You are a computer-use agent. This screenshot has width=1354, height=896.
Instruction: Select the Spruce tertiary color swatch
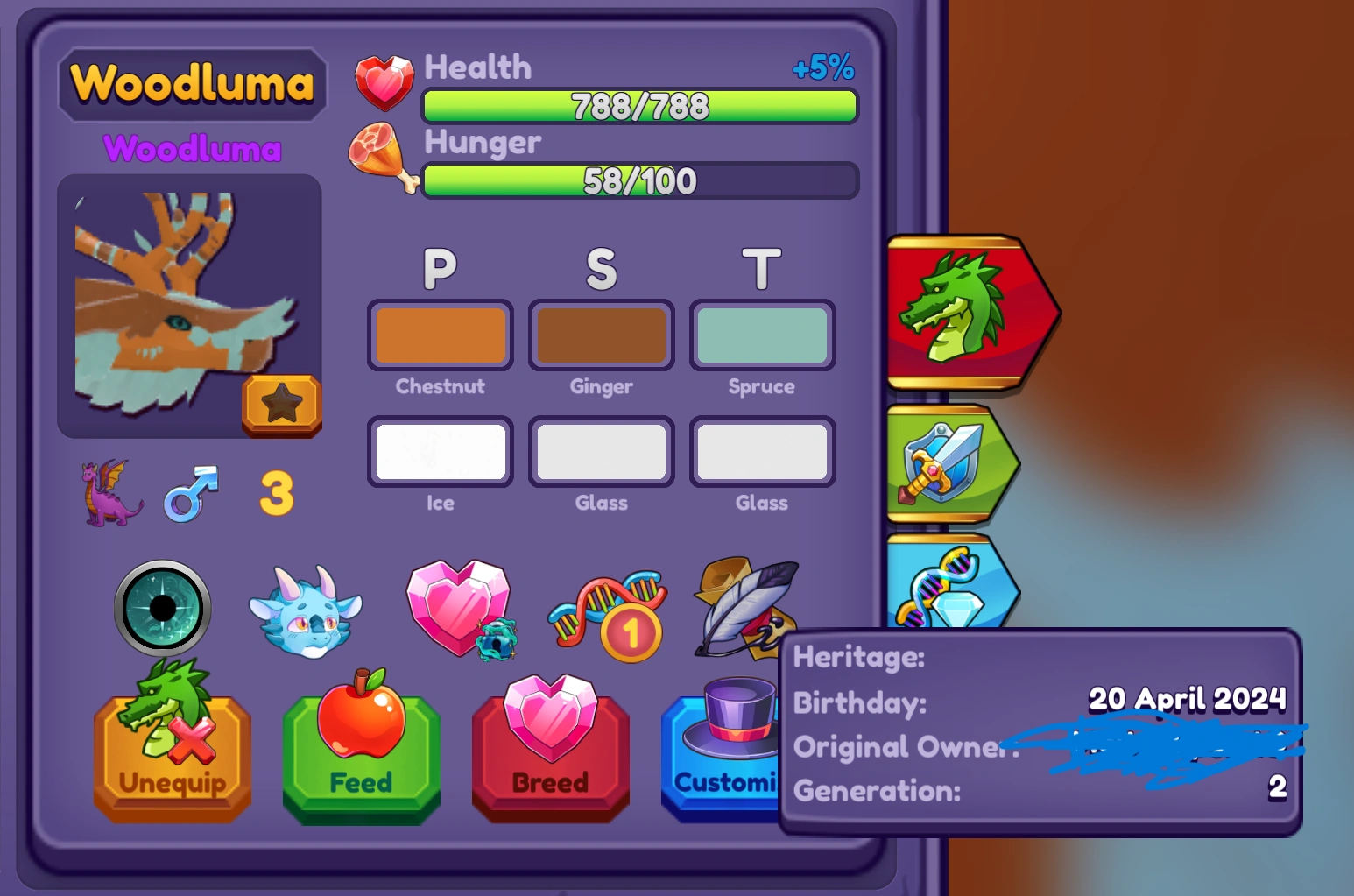click(x=761, y=335)
